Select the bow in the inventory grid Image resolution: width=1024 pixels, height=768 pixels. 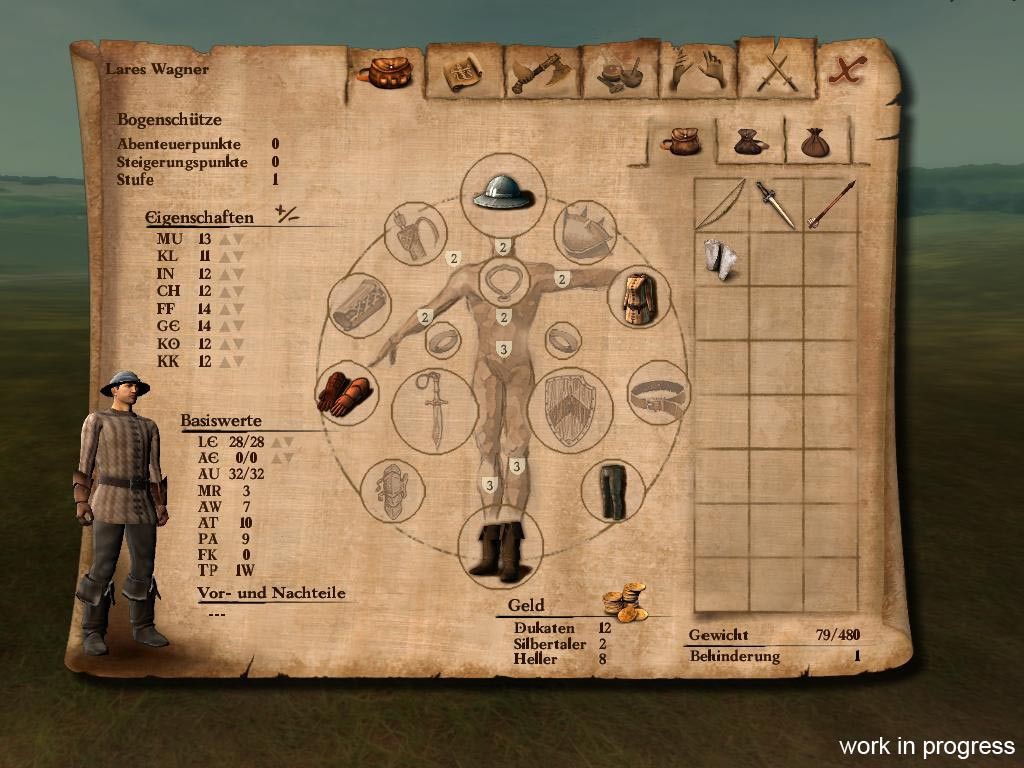(720, 204)
